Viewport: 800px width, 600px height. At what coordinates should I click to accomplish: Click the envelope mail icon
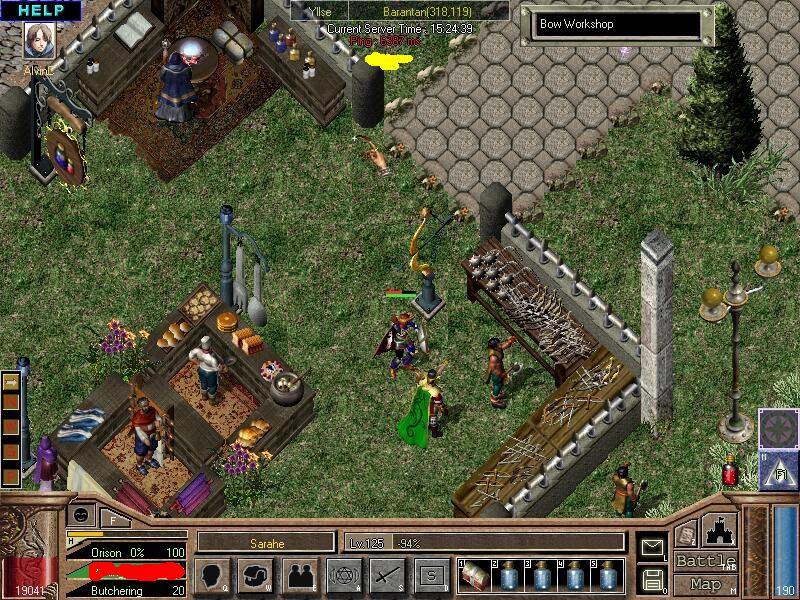(653, 547)
